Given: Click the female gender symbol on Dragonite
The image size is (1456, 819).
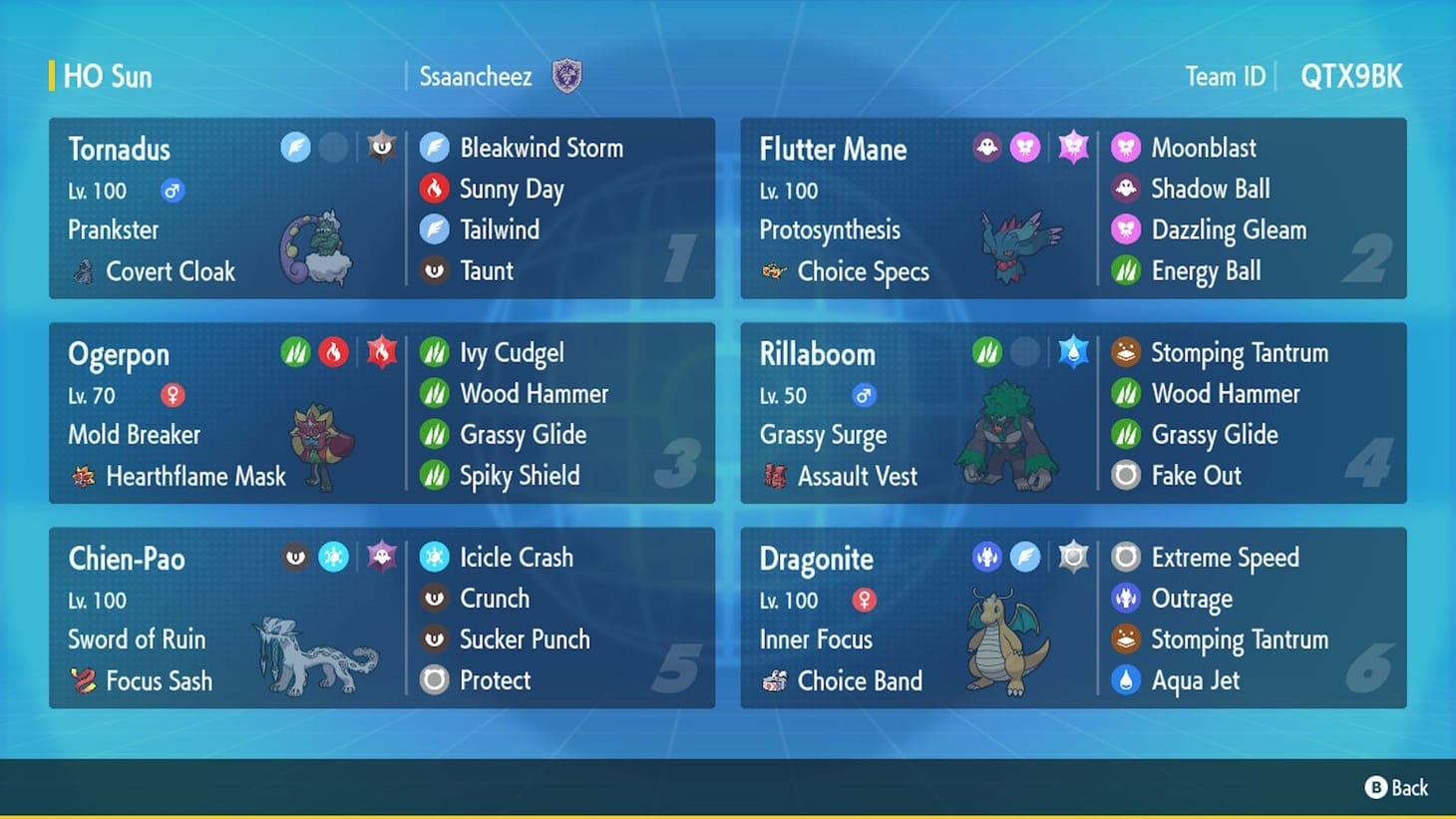Looking at the screenshot, I should point(864,600).
